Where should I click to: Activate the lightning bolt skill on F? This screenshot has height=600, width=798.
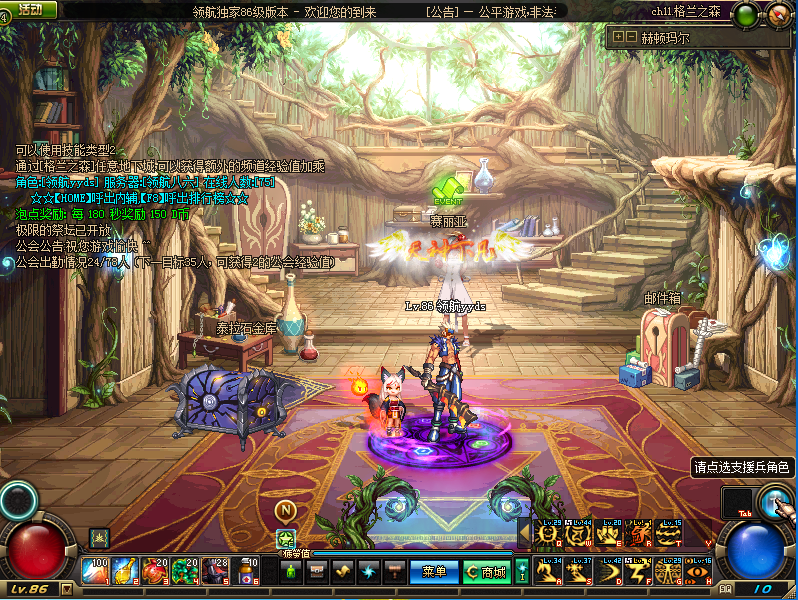[638, 572]
